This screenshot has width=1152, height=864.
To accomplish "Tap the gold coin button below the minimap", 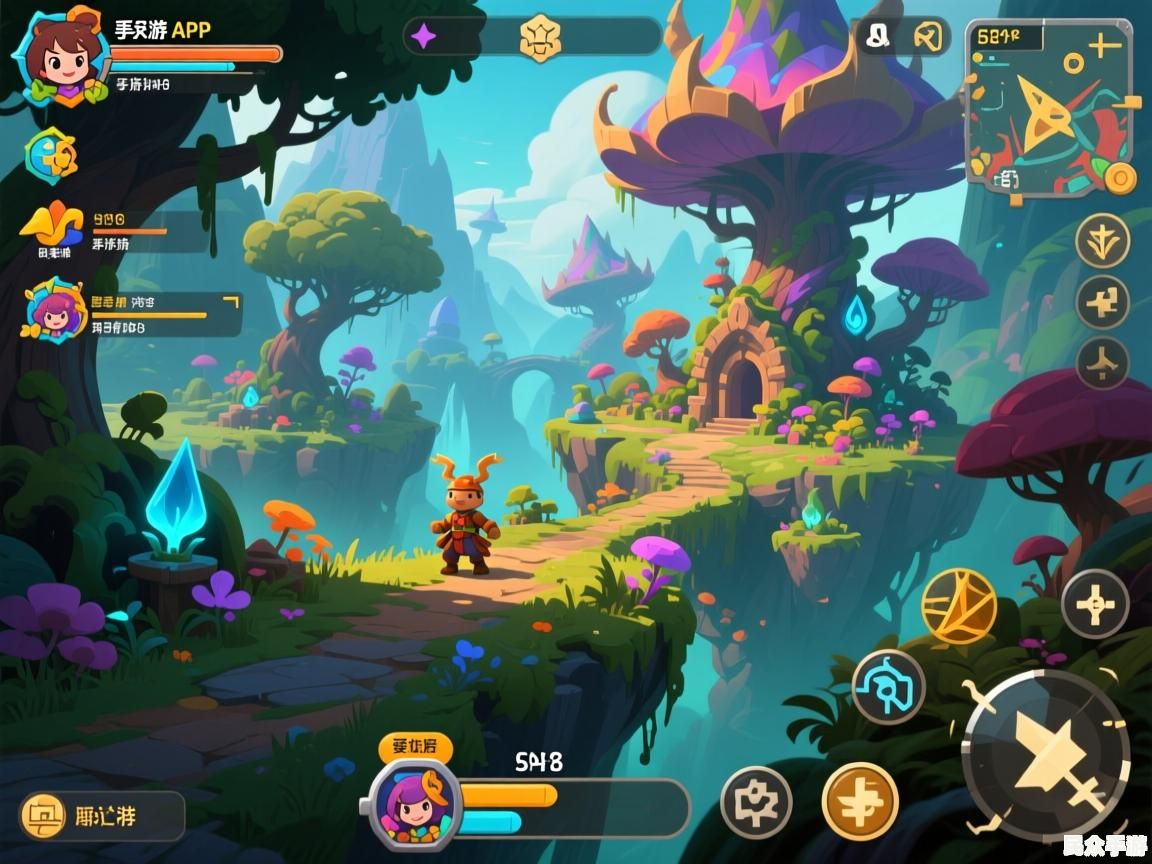I will [1120, 179].
